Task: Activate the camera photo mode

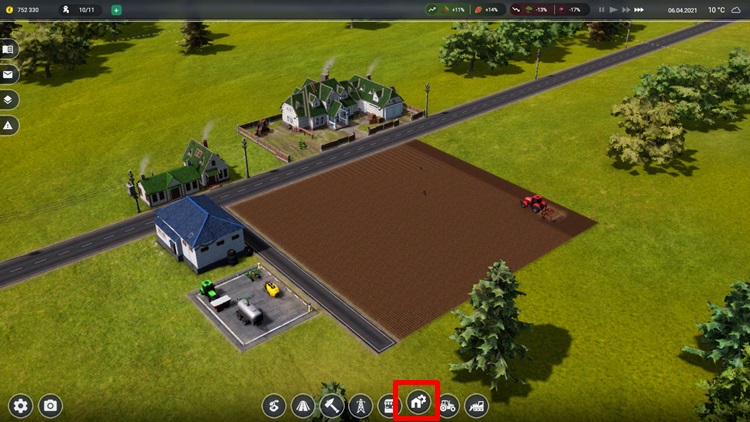Action: click(x=50, y=405)
